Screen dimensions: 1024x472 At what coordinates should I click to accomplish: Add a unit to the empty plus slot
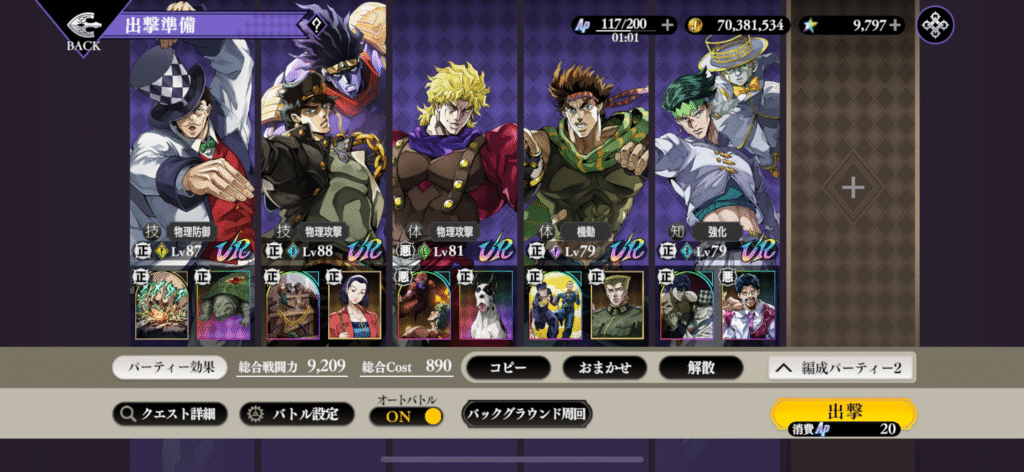(852, 187)
